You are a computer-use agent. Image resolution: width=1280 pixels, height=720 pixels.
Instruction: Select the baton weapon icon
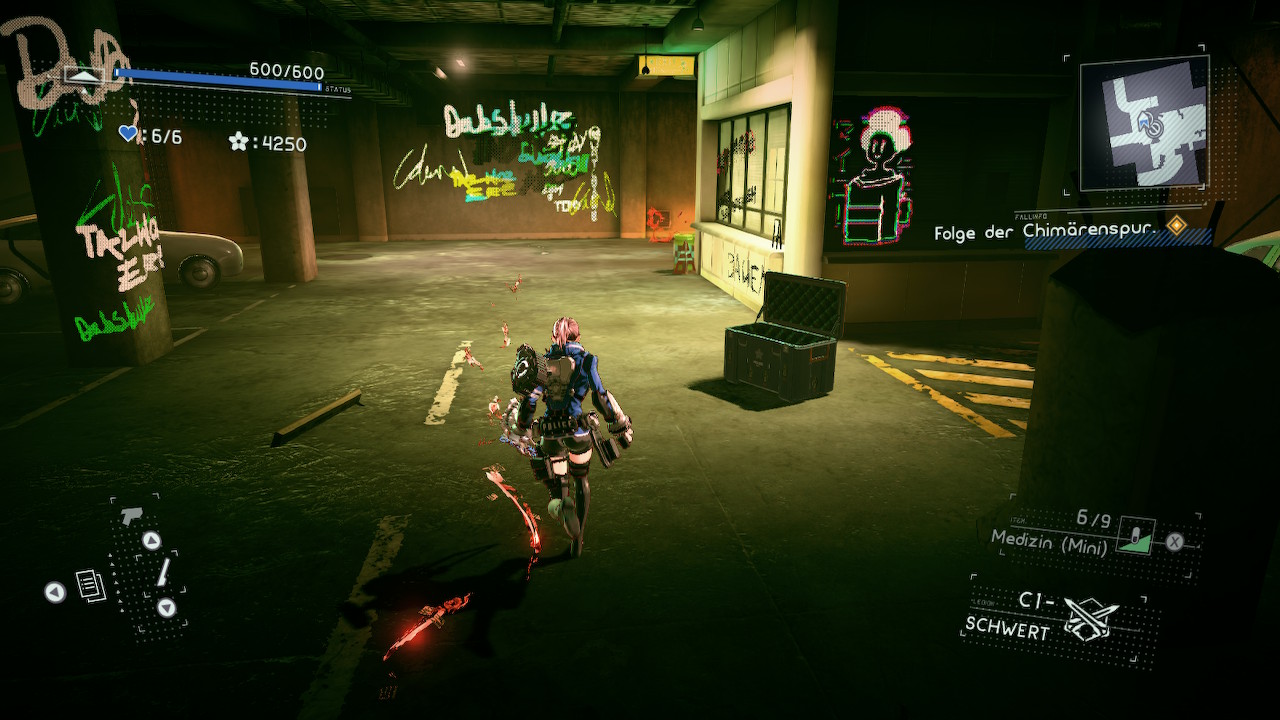(x=161, y=573)
